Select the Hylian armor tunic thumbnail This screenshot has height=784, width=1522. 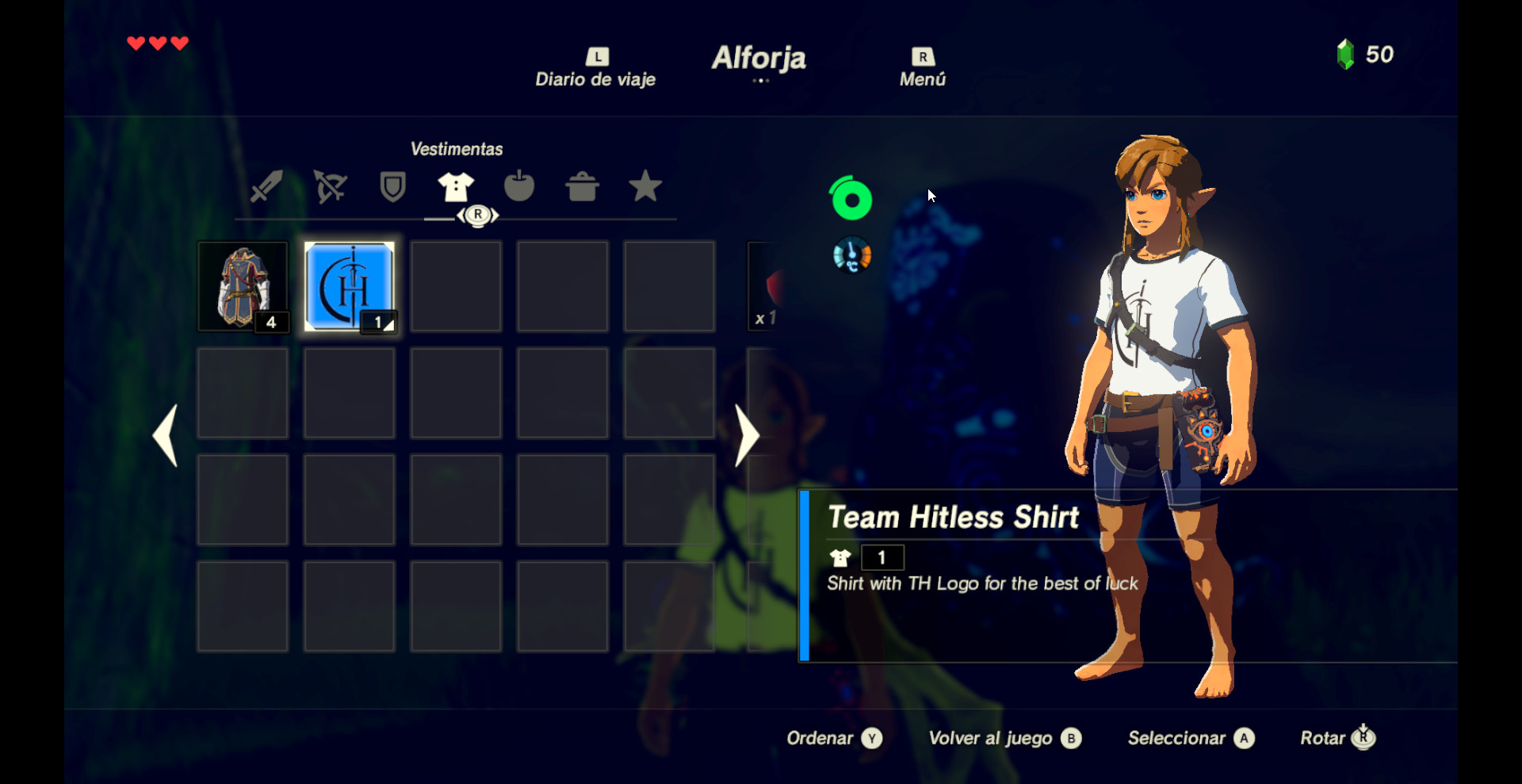tap(243, 286)
